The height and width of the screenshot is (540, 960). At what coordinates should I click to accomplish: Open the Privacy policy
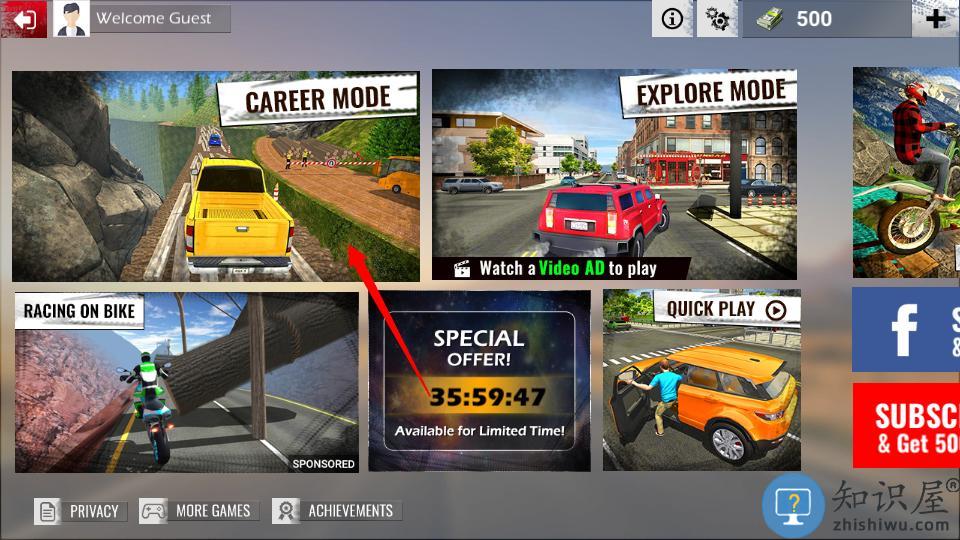(80, 511)
